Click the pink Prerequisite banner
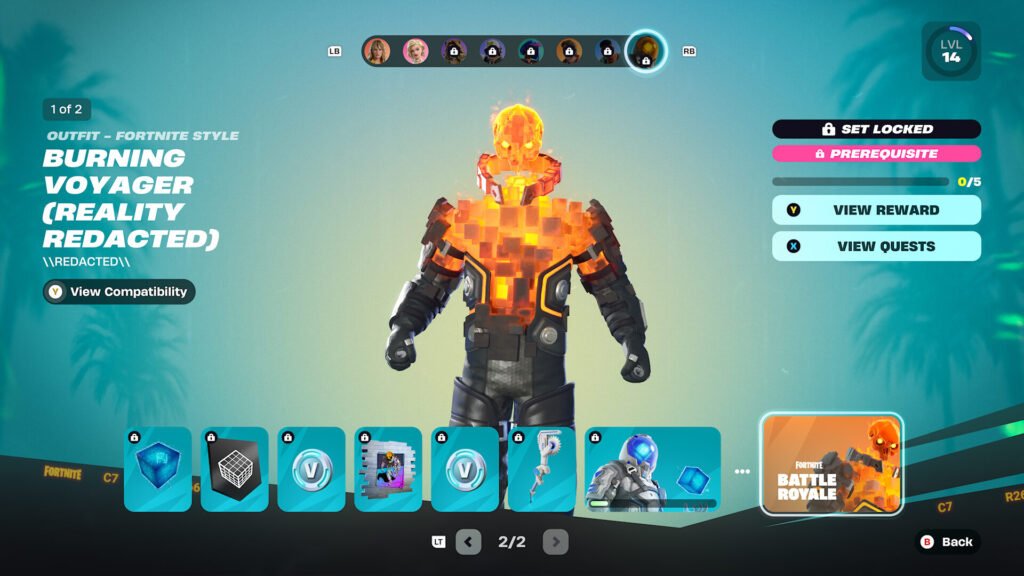 click(876, 154)
